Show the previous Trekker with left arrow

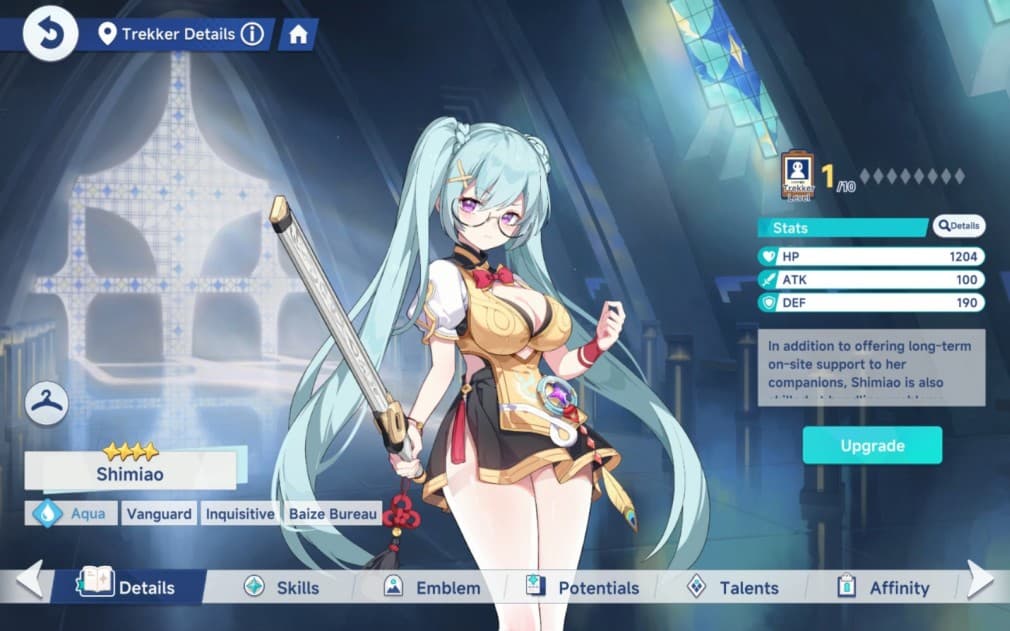[28, 579]
